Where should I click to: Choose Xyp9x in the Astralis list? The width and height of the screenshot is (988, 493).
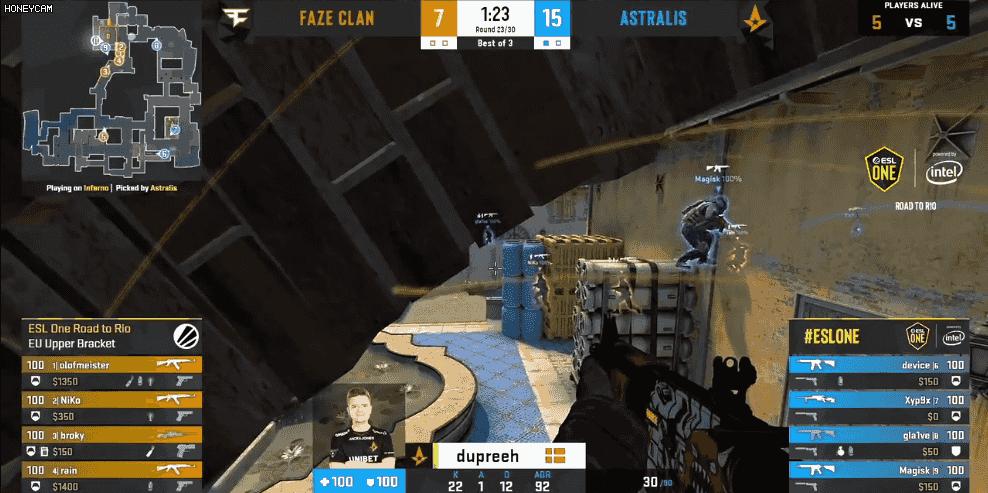tap(878, 407)
